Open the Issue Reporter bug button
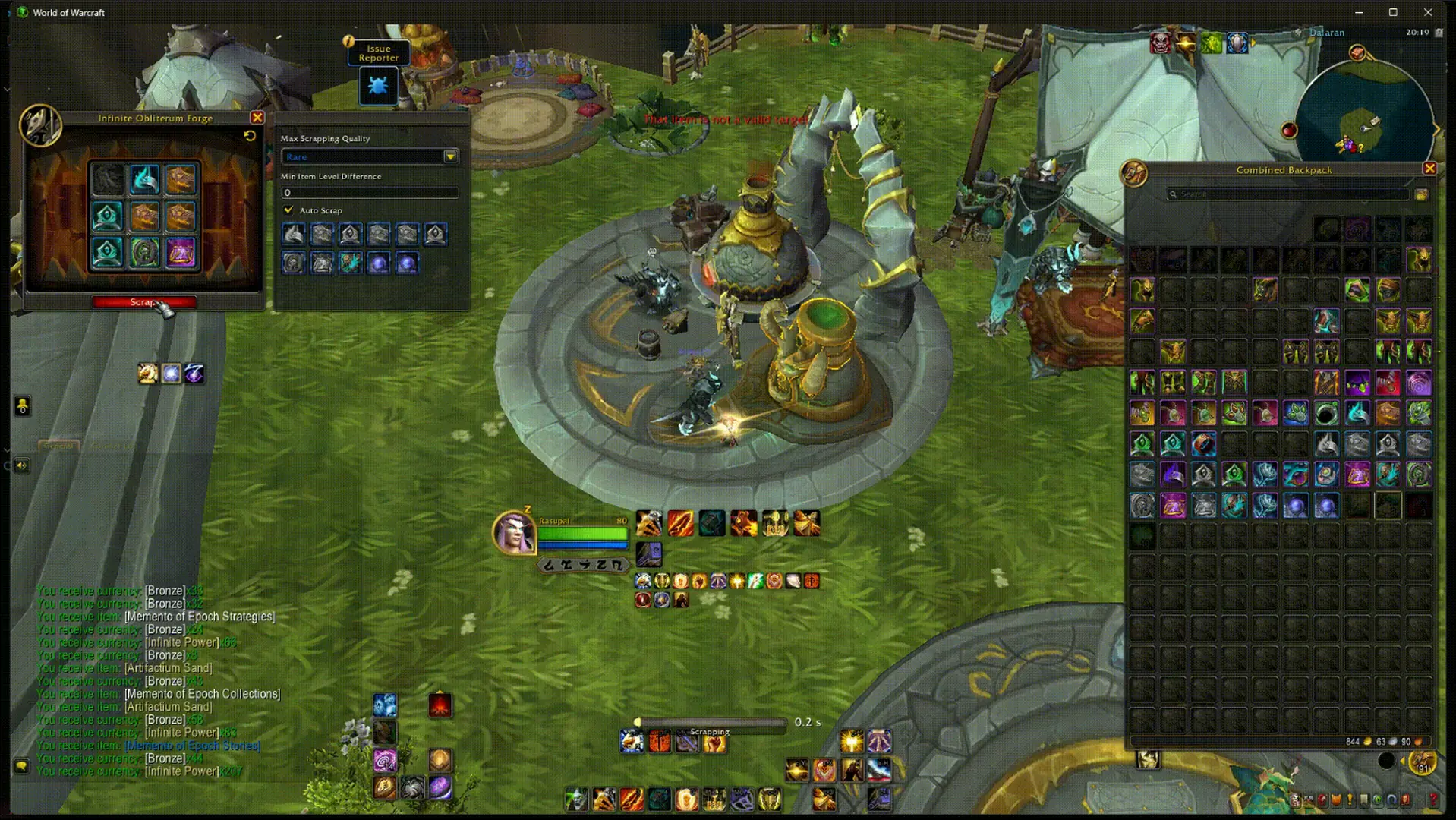The width and height of the screenshot is (1456, 820). point(378,86)
